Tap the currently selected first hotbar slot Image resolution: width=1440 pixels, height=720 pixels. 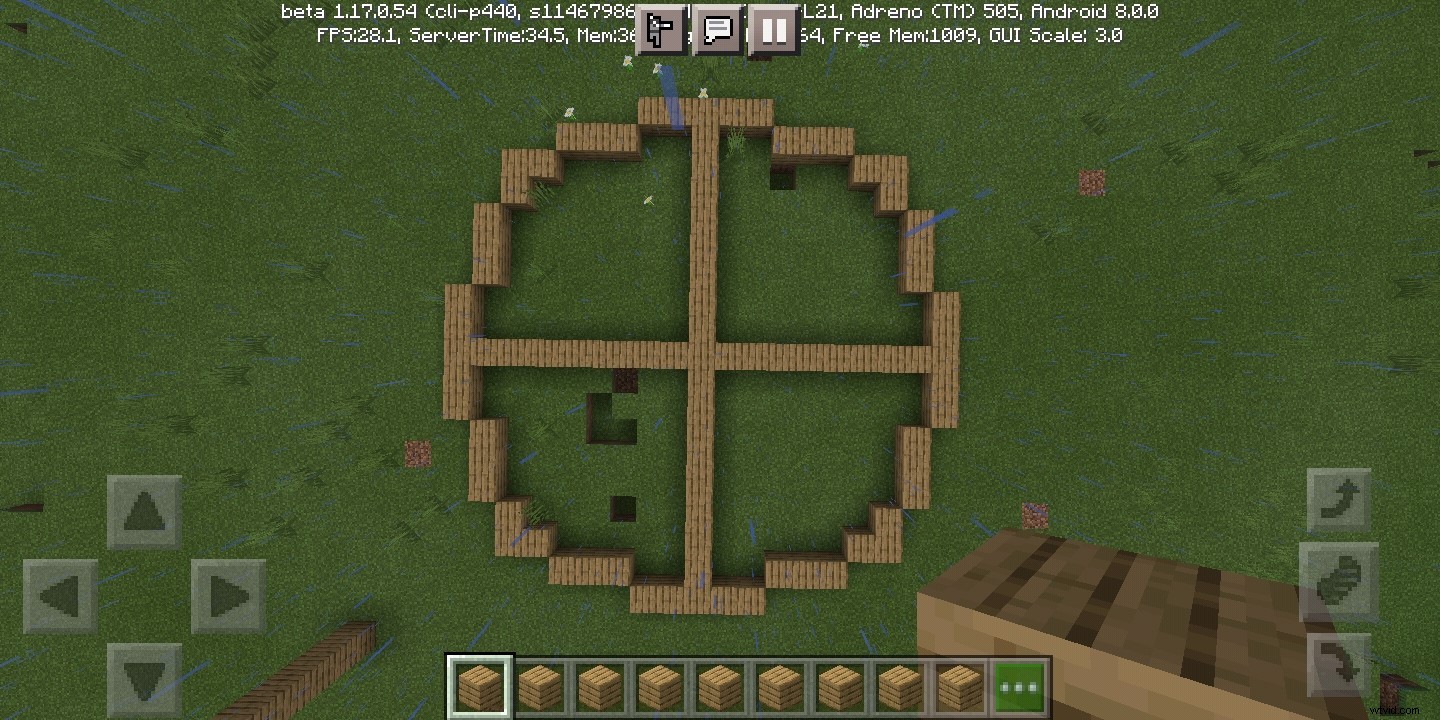[480, 684]
